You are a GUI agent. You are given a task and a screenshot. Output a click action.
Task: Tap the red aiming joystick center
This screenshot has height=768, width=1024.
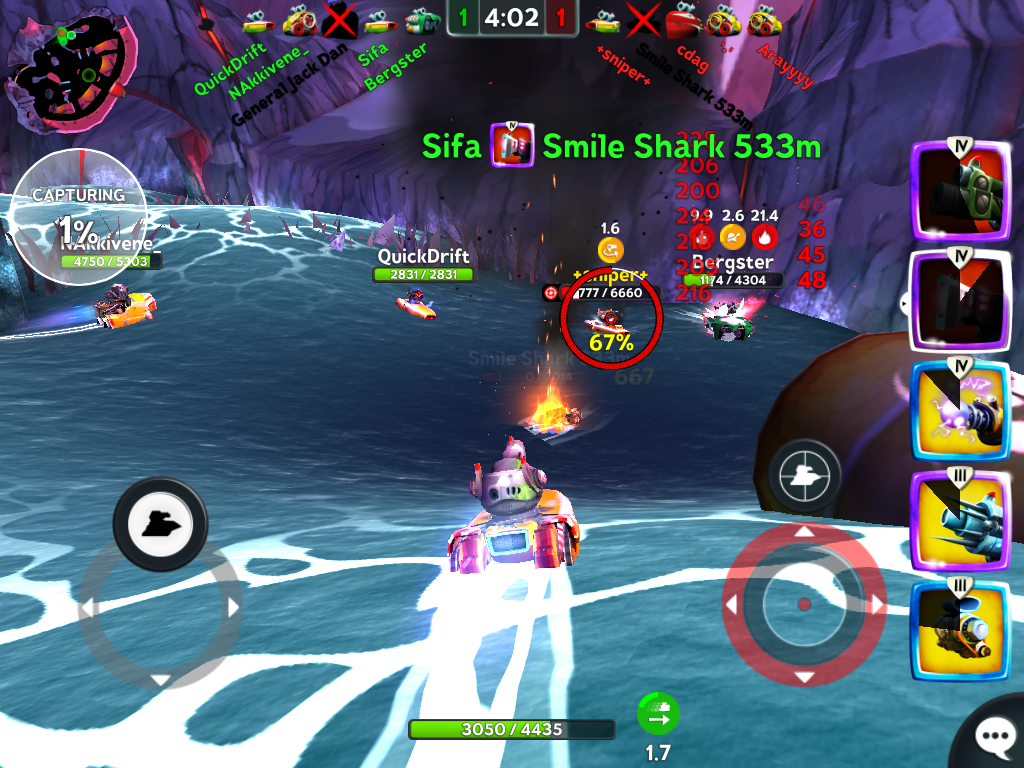[x=803, y=605]
